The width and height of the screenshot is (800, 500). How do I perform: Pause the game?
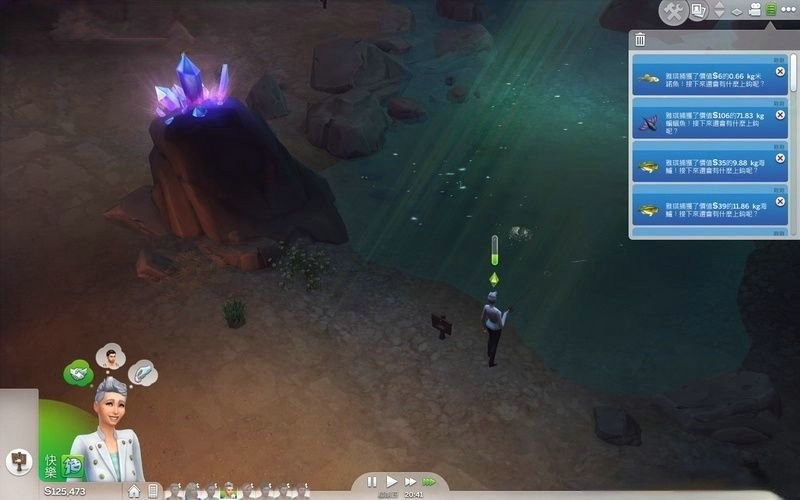[x=372, y=481]
